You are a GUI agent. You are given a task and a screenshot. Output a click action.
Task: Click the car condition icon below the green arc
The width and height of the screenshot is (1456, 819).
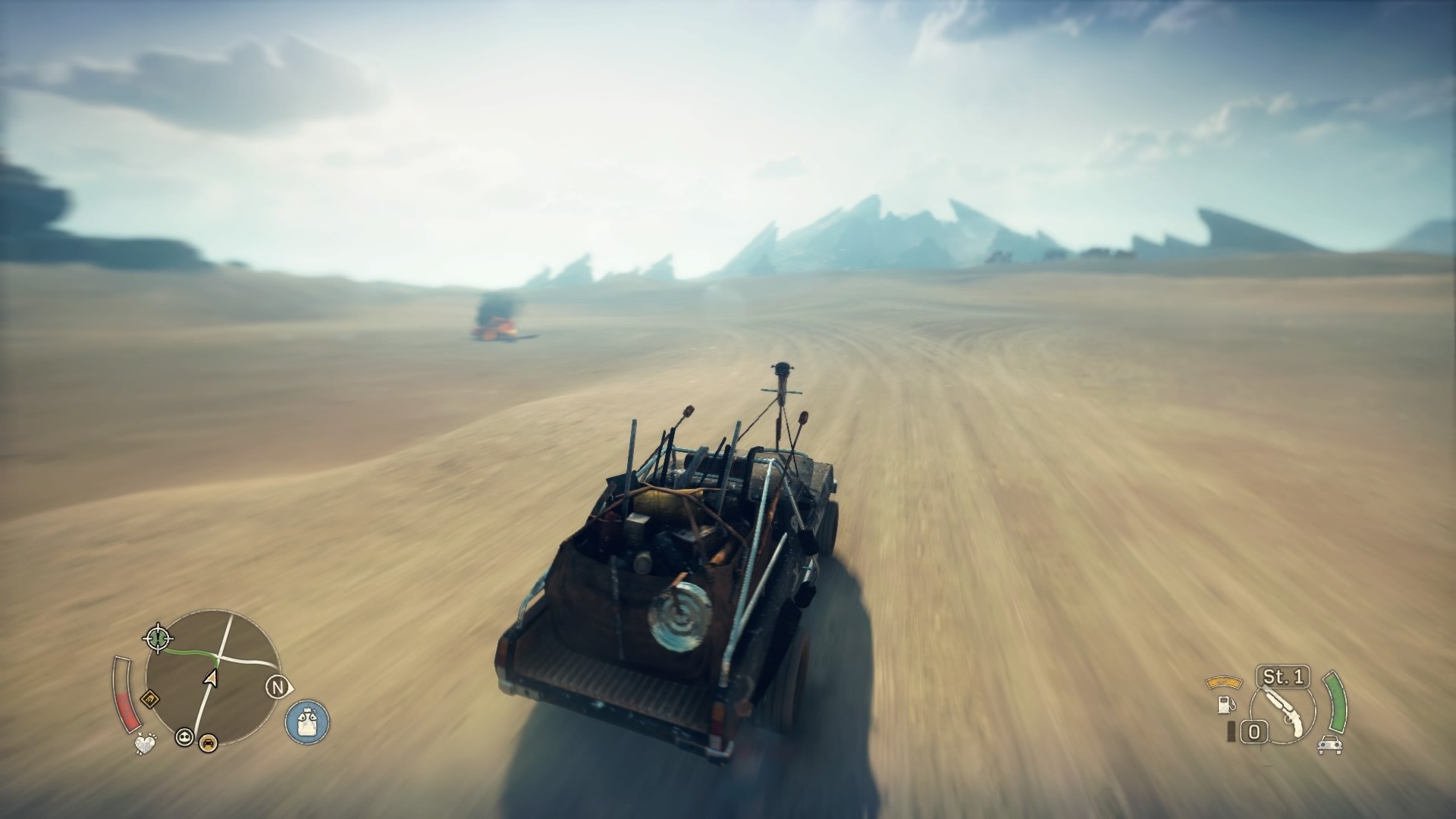(x=1330, y=745)
